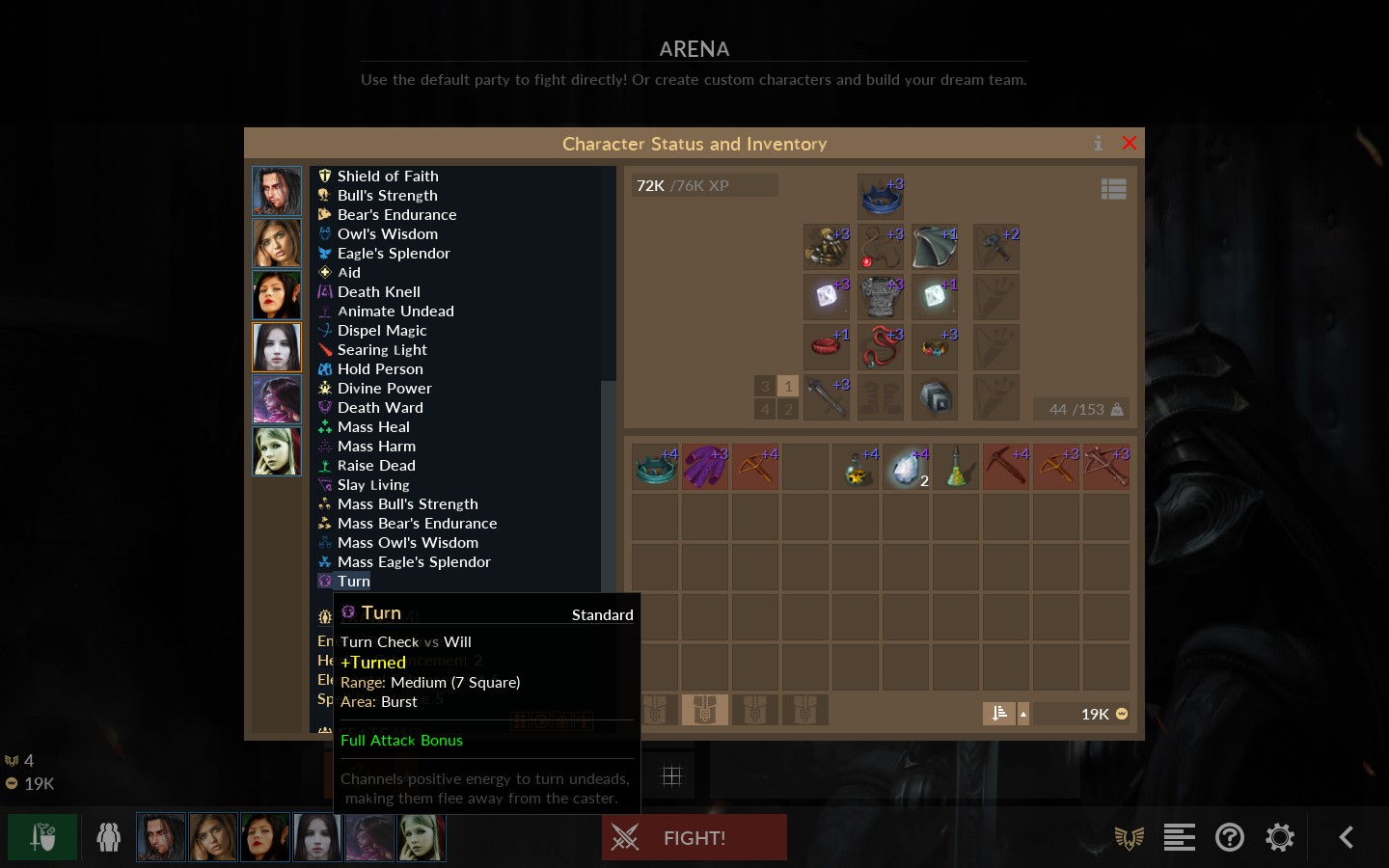This screenshot has height=868, width=1389.
Task: Select Bull's Strength in the spell list
Action: [x=387, y=196]
